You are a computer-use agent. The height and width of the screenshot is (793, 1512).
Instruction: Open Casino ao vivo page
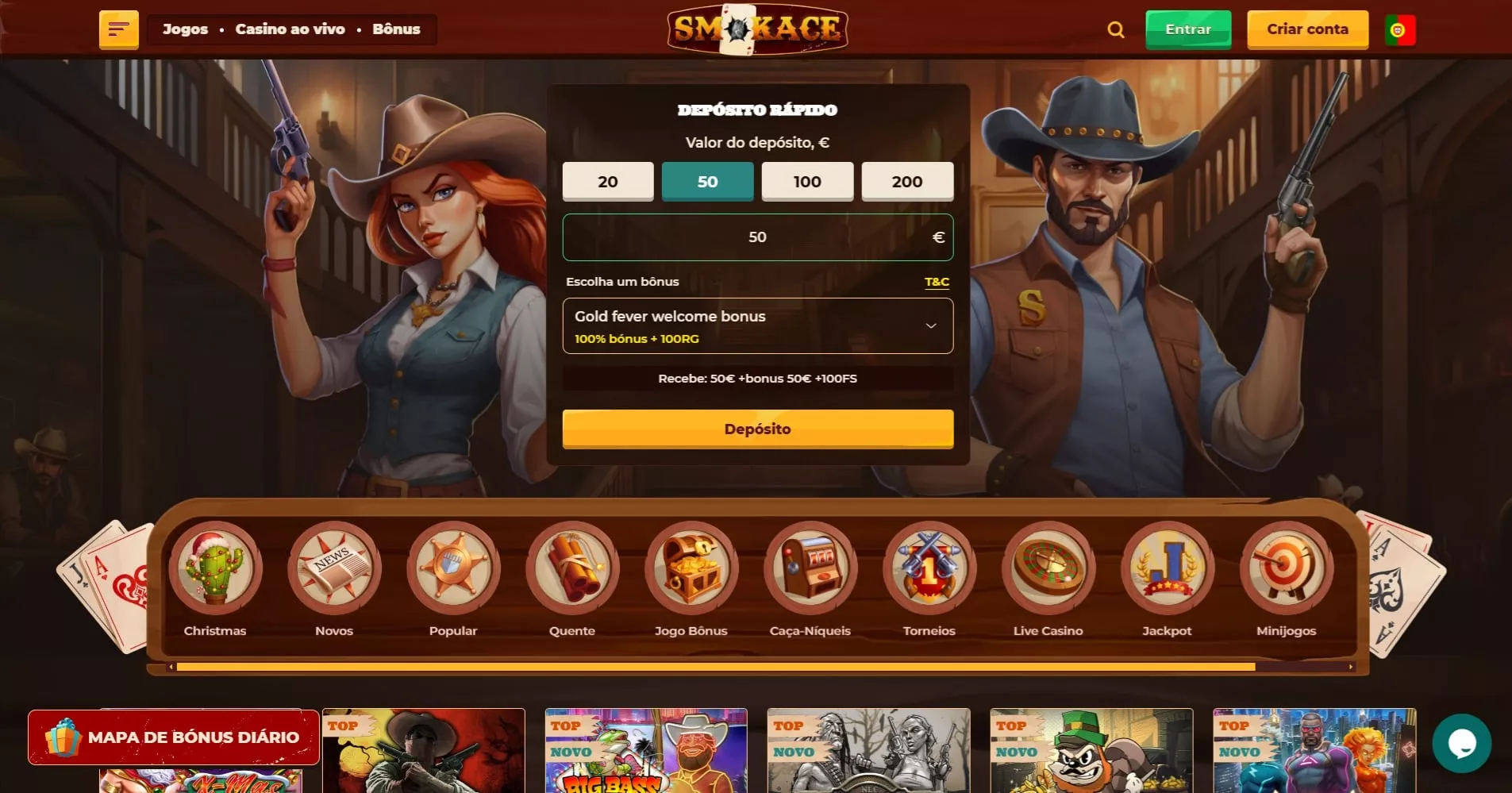click(290, 29)
